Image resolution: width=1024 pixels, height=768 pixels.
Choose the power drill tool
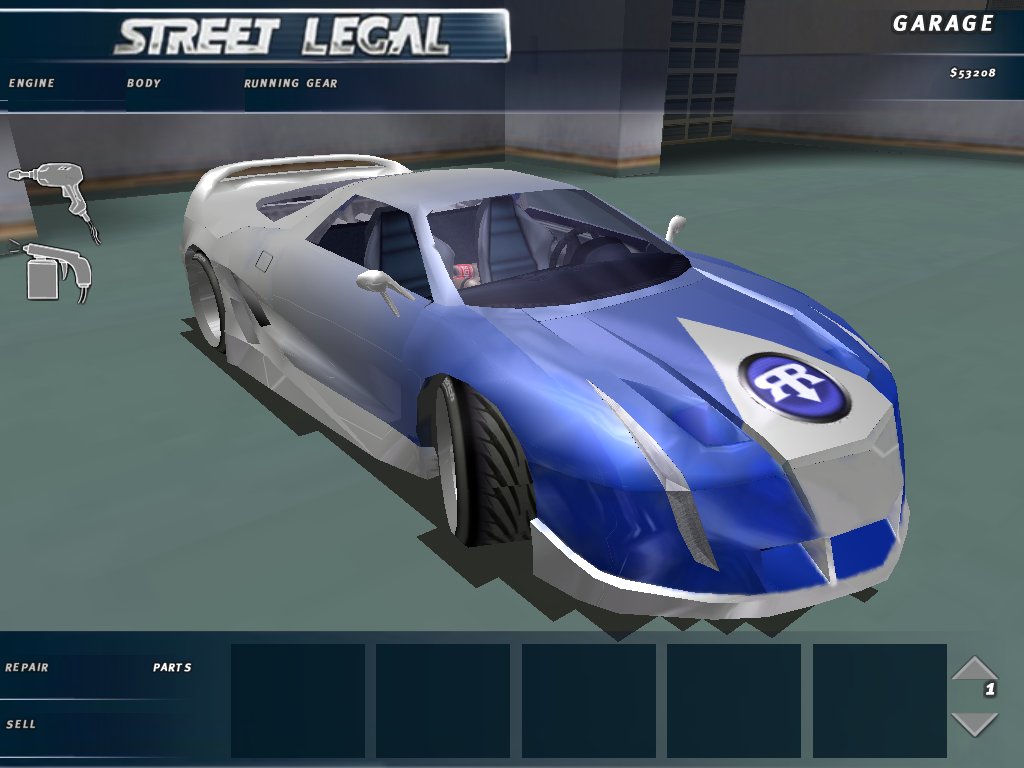(50, 193)
